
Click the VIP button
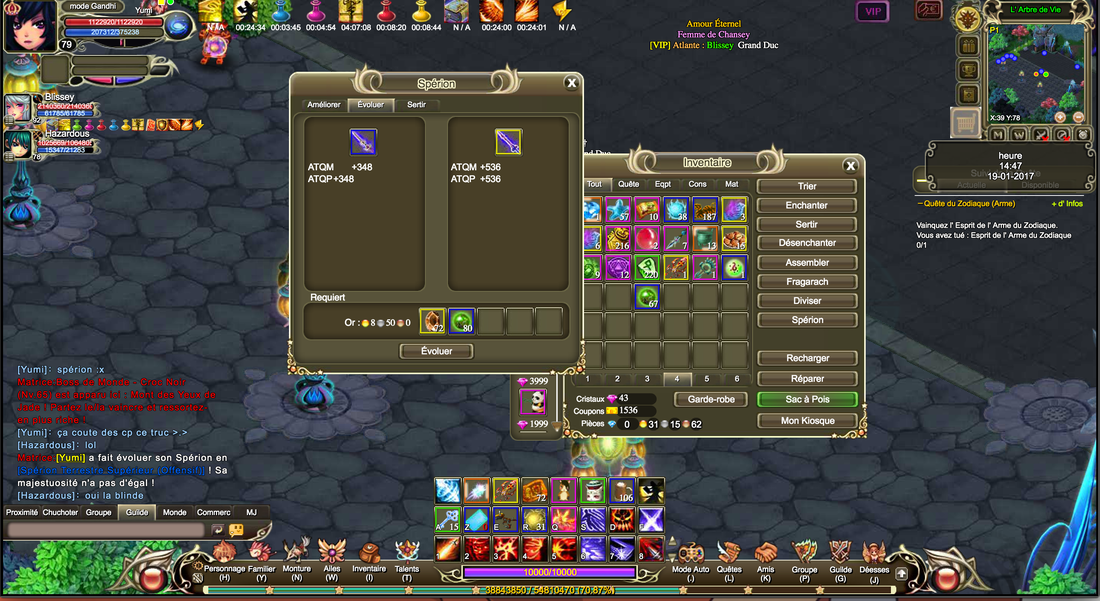pos(872,12)
